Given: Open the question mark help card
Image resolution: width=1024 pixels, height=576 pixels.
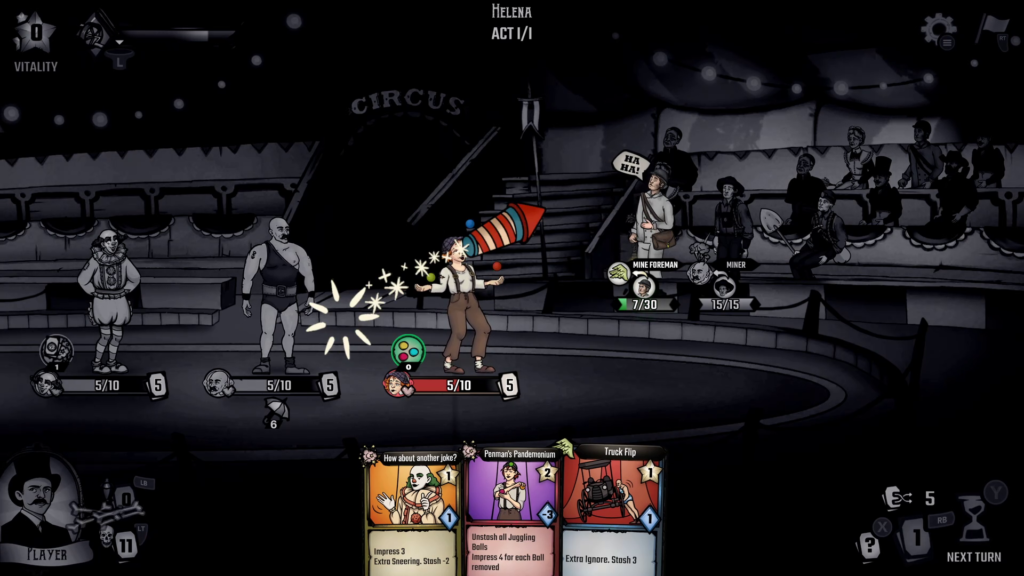Looking at the screenshot, I should click(x=869, y=546).
